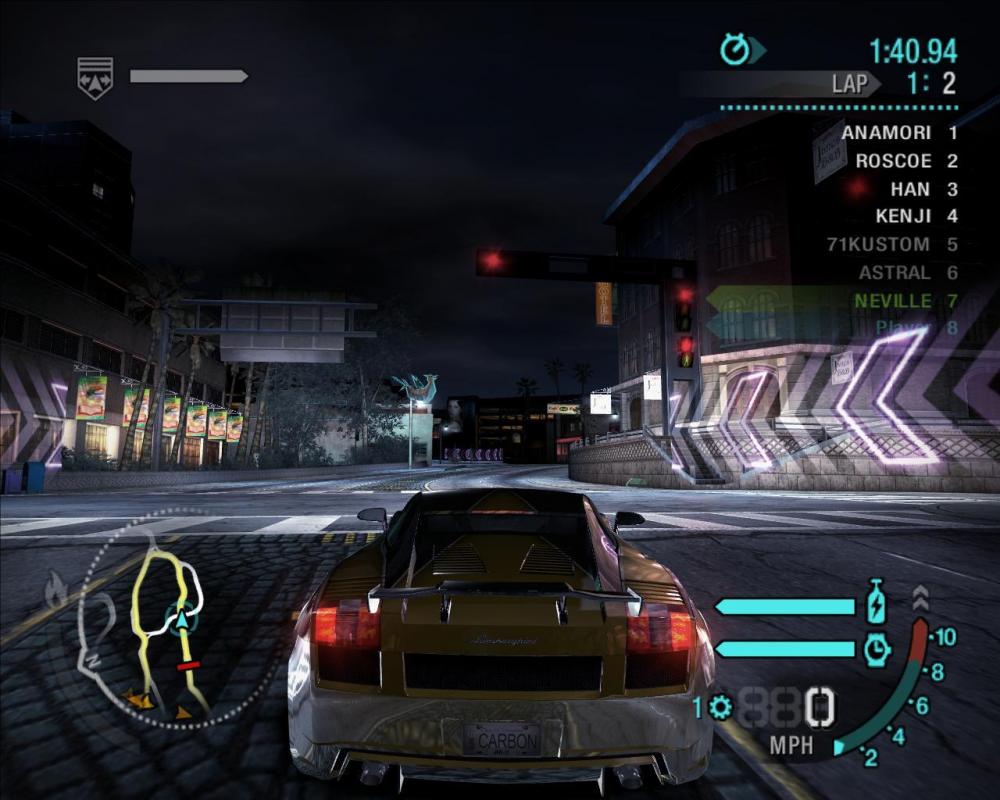
Task: Click the race timer stopwatch icon
Action: coord(736,49)
